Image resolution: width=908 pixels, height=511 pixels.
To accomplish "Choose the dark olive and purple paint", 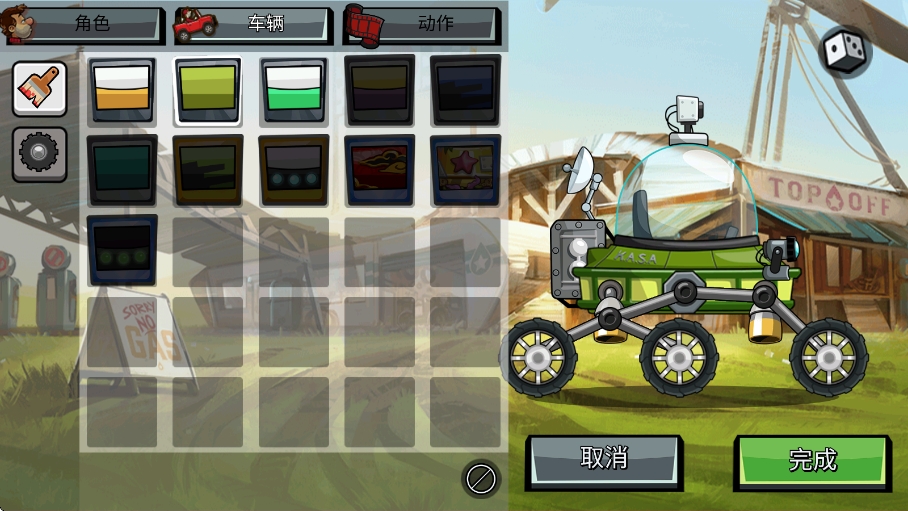I will click(x=379, y=90).
